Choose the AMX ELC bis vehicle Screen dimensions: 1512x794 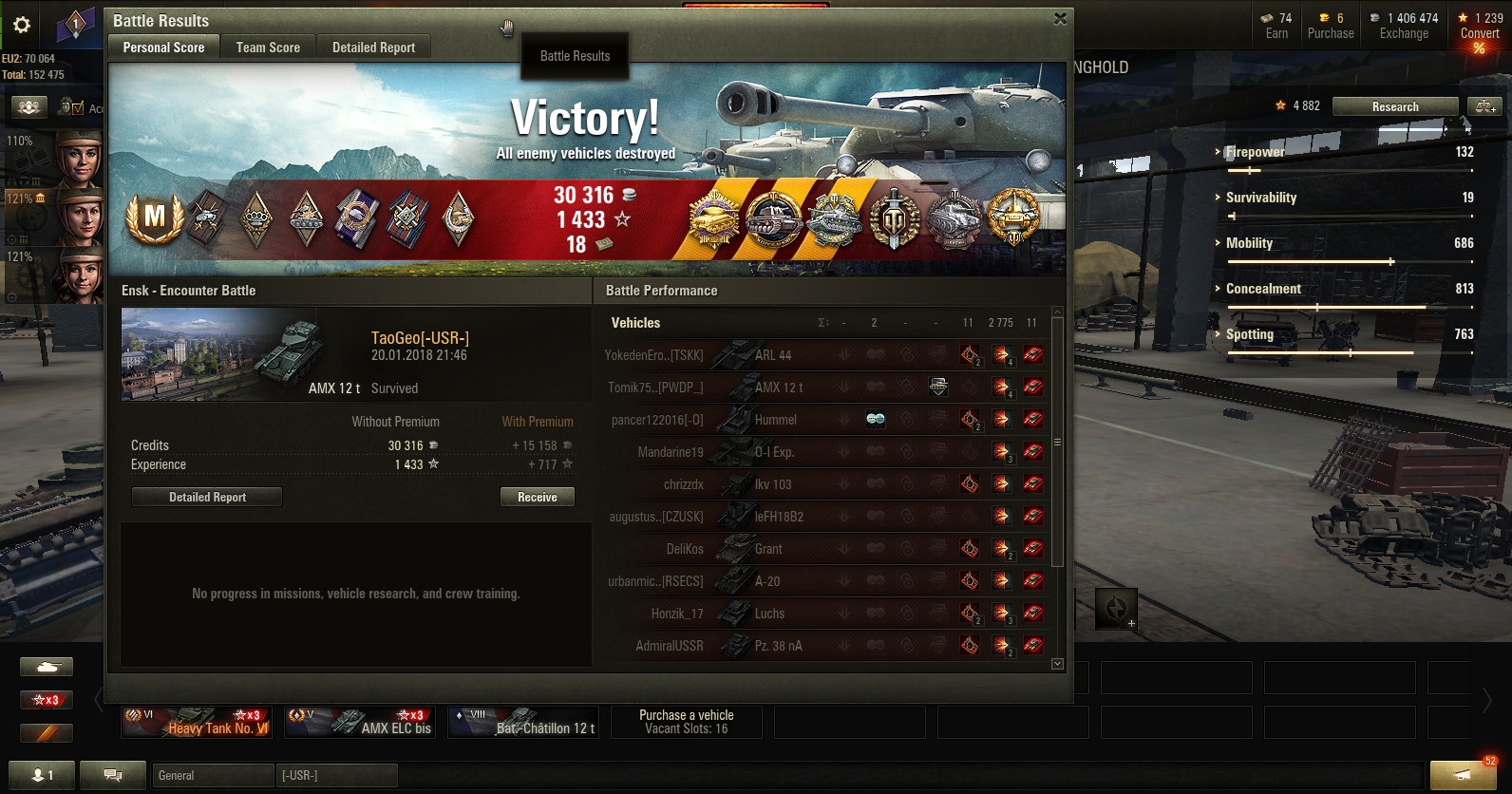tap(361, 722)
